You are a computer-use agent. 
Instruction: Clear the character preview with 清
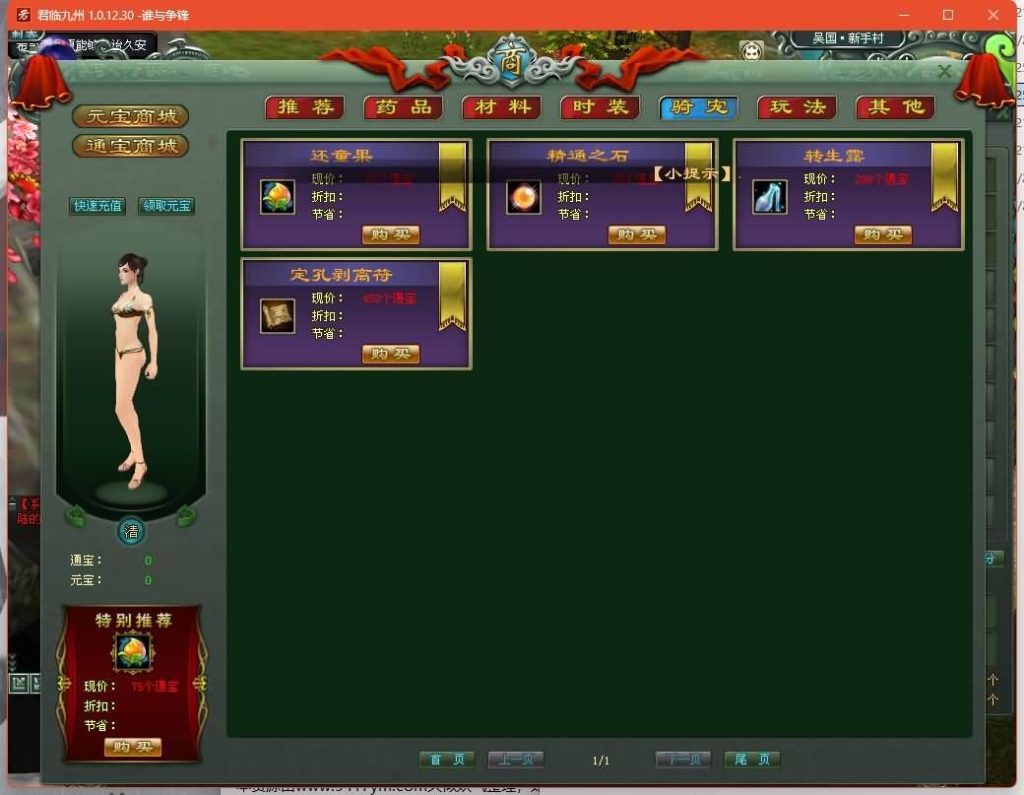[x=131, y=531]
